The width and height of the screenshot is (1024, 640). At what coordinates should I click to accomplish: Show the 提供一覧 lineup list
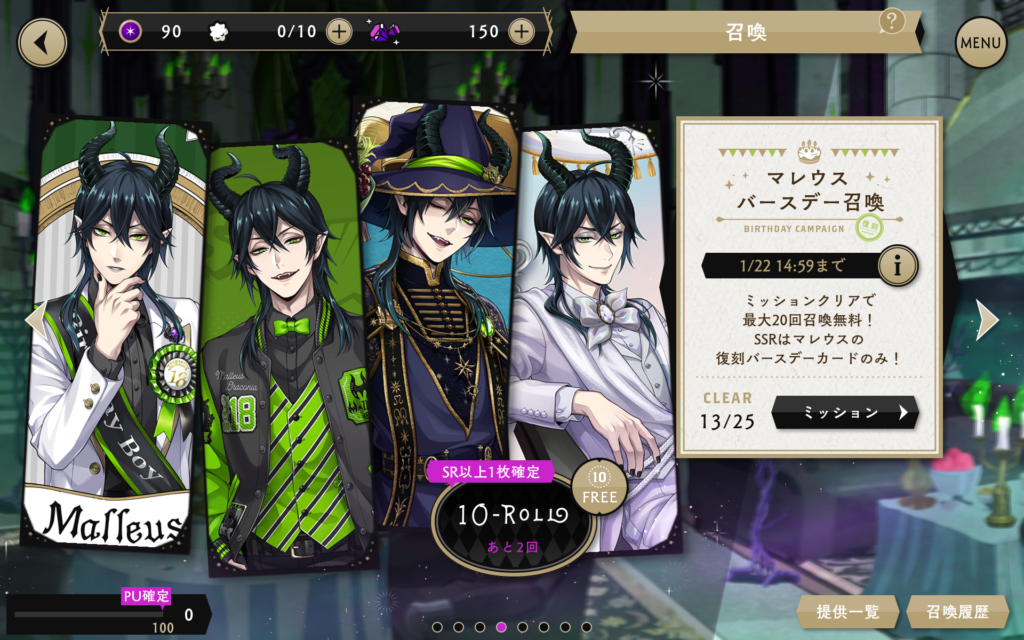point(847,611)
